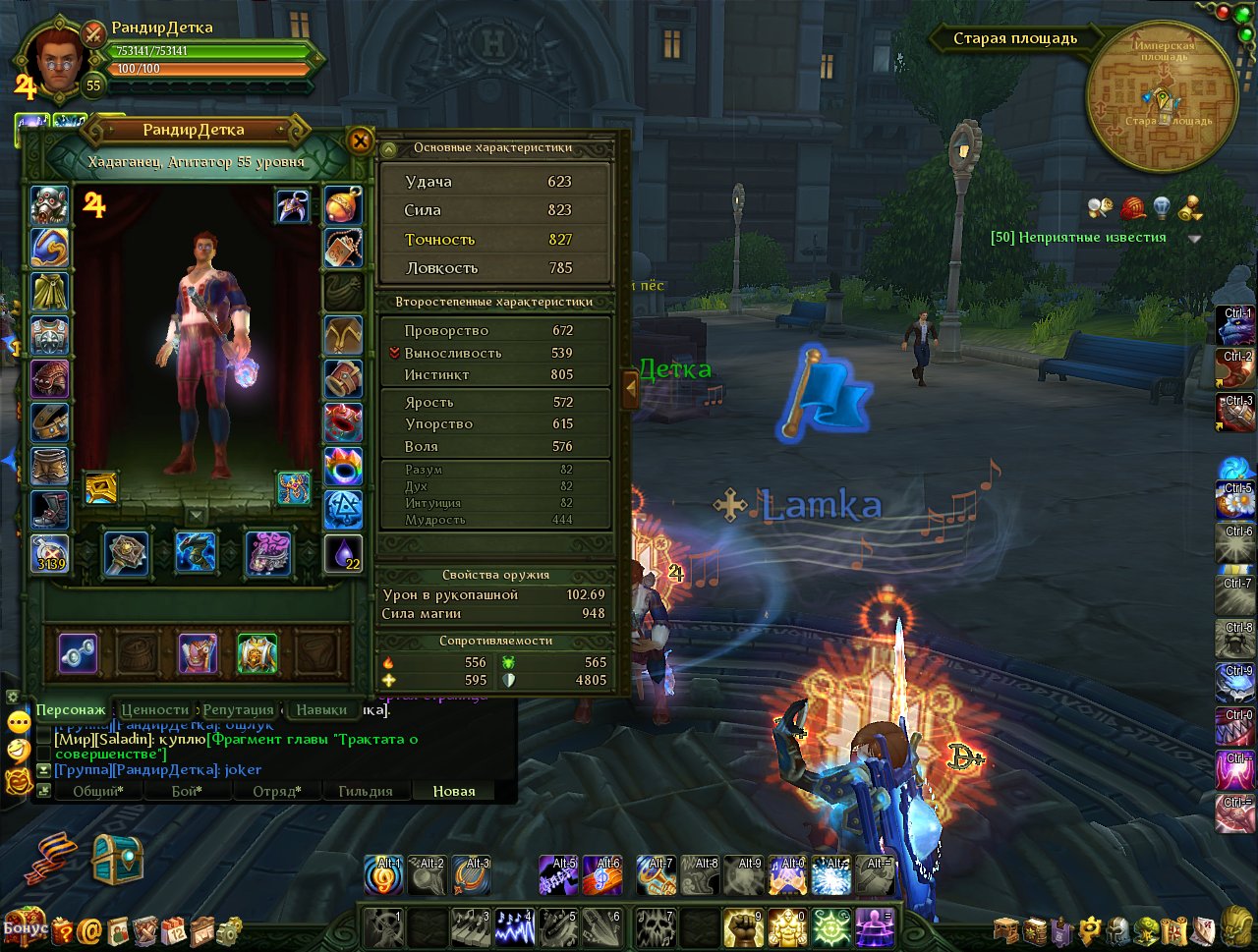
Task: Close the character sheet window
Action: (x=361, y=141)
